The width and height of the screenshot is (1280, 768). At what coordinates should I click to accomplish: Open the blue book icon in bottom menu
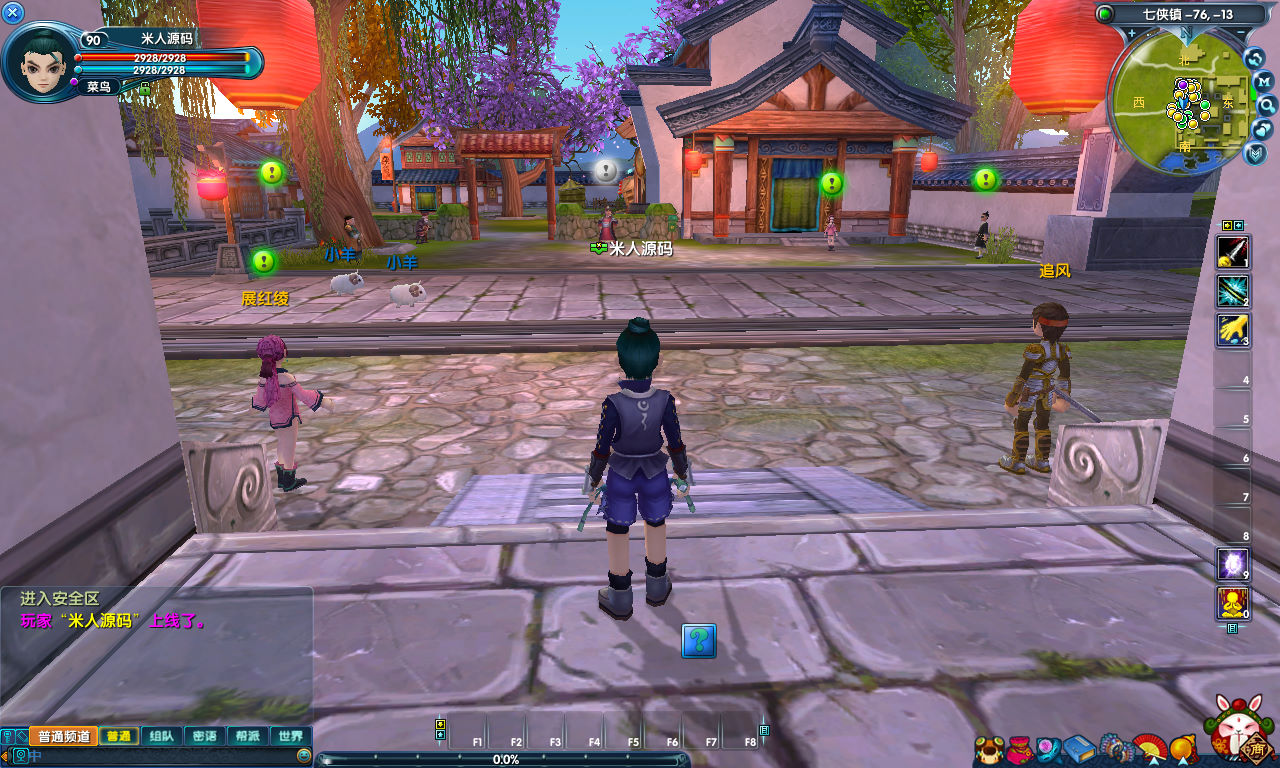1079,748
